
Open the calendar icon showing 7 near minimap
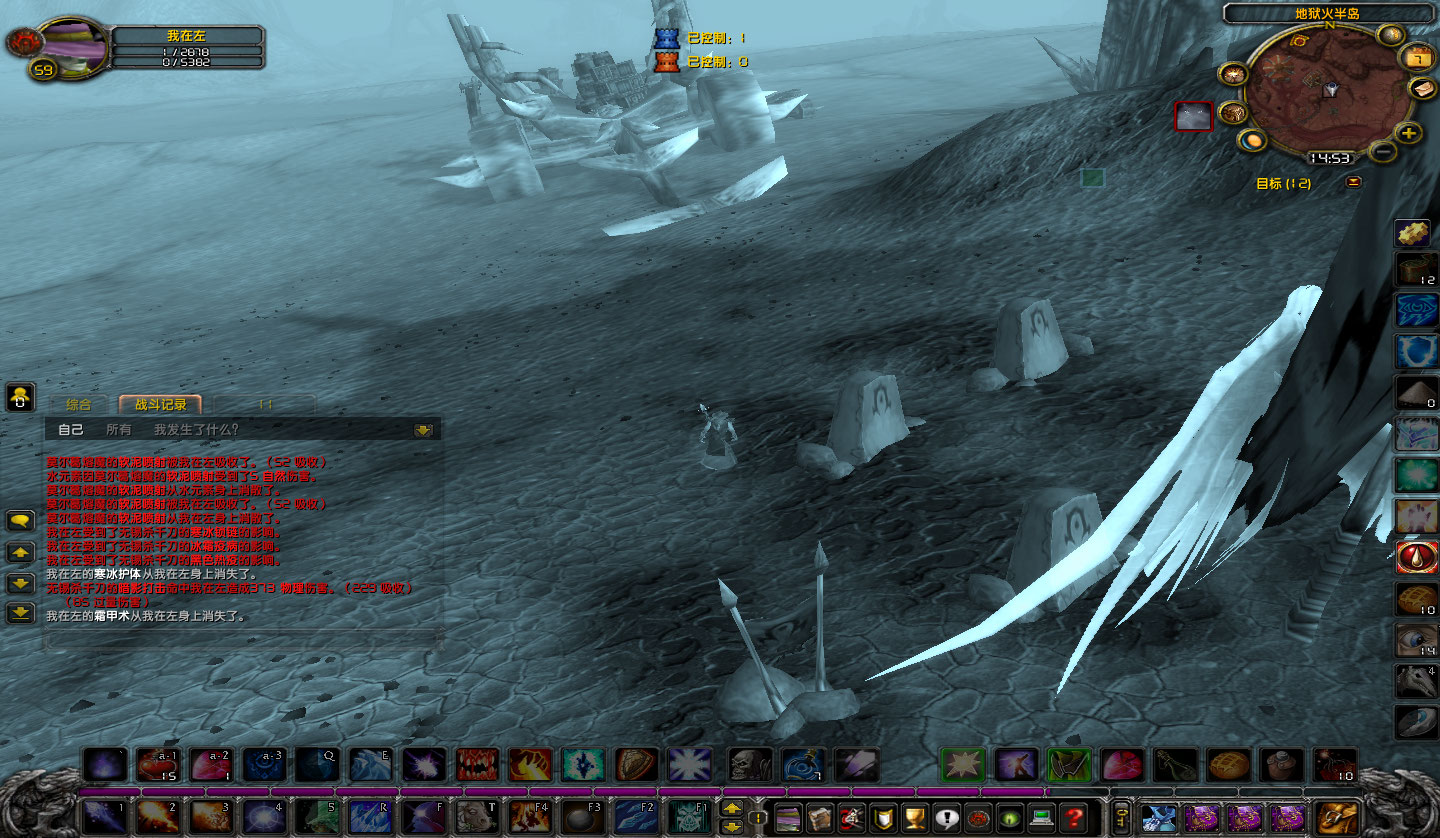click(1418, 57)
